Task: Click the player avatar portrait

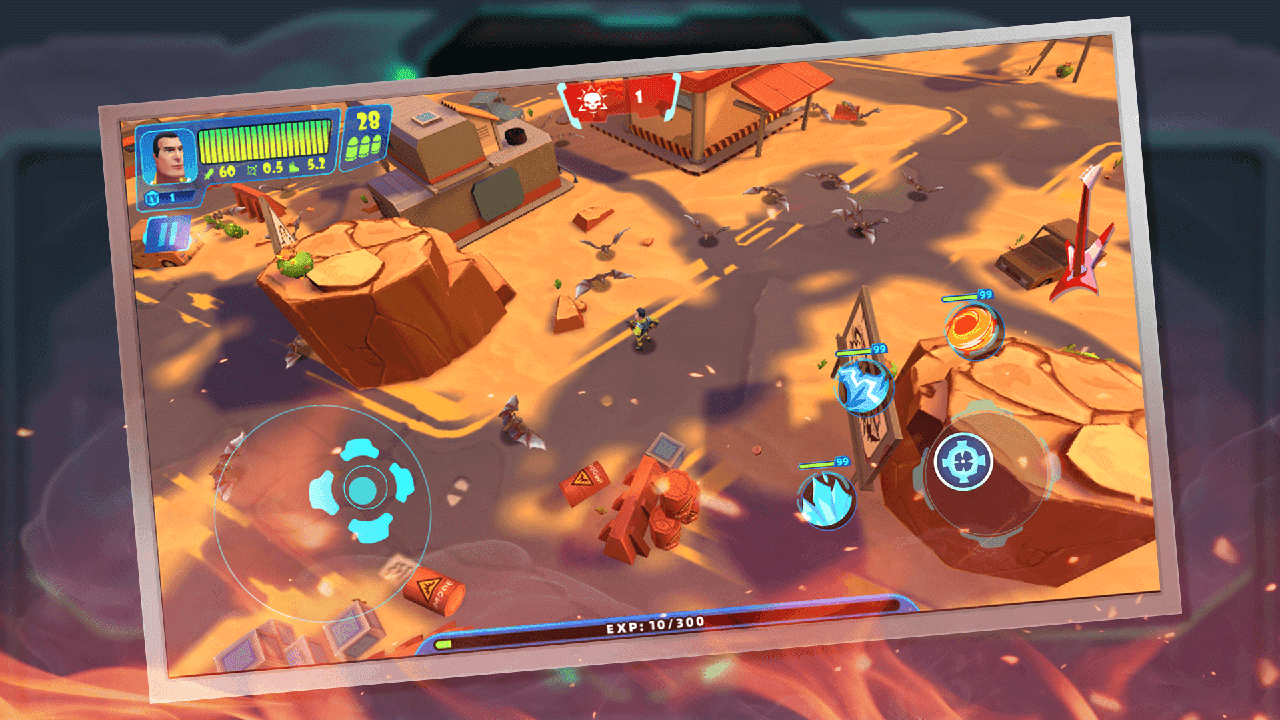Action: click(x=167, y=158)
